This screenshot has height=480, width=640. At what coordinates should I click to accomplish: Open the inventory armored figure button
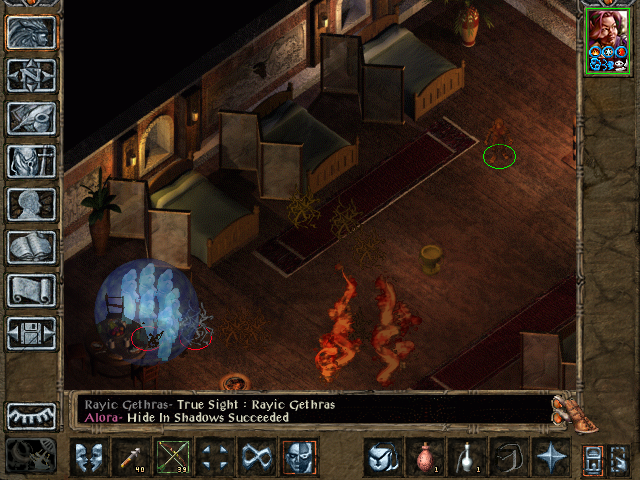(31, 160)
